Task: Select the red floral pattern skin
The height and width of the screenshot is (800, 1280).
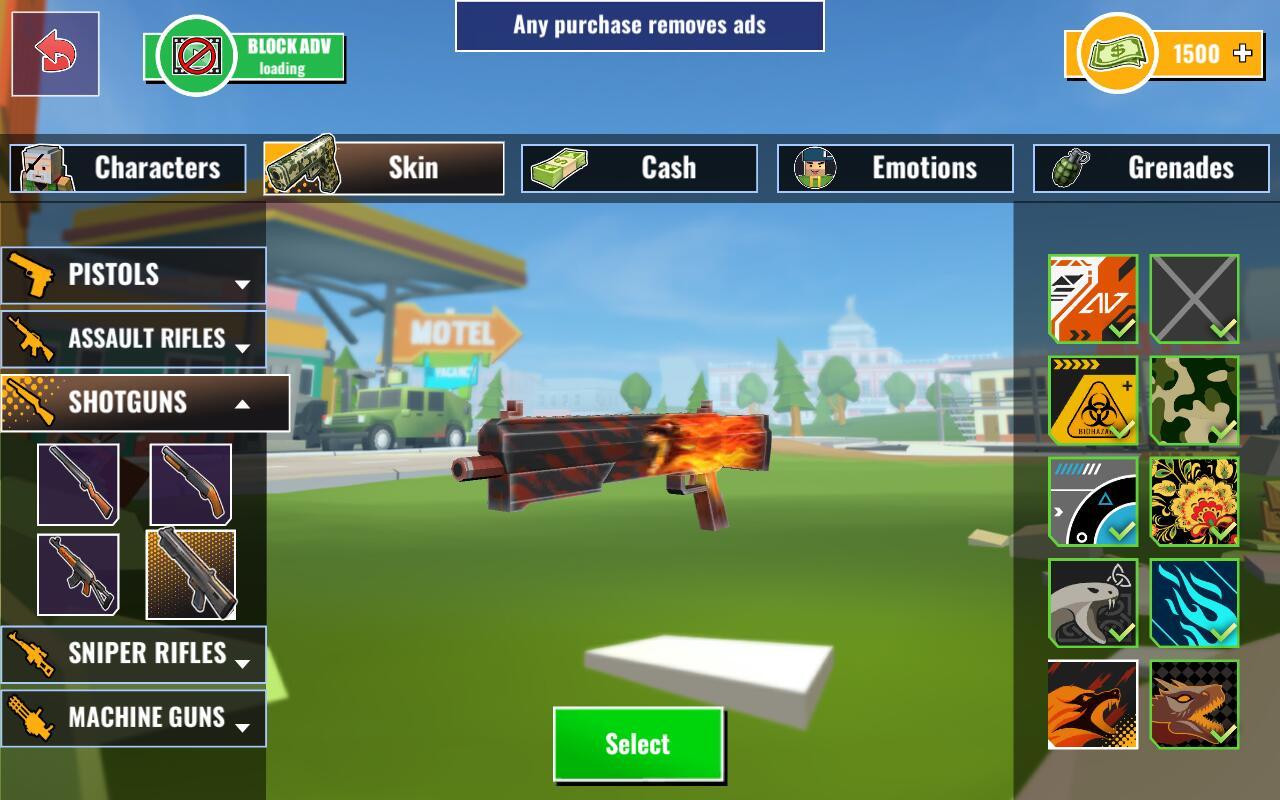Action: [1194, 501]
